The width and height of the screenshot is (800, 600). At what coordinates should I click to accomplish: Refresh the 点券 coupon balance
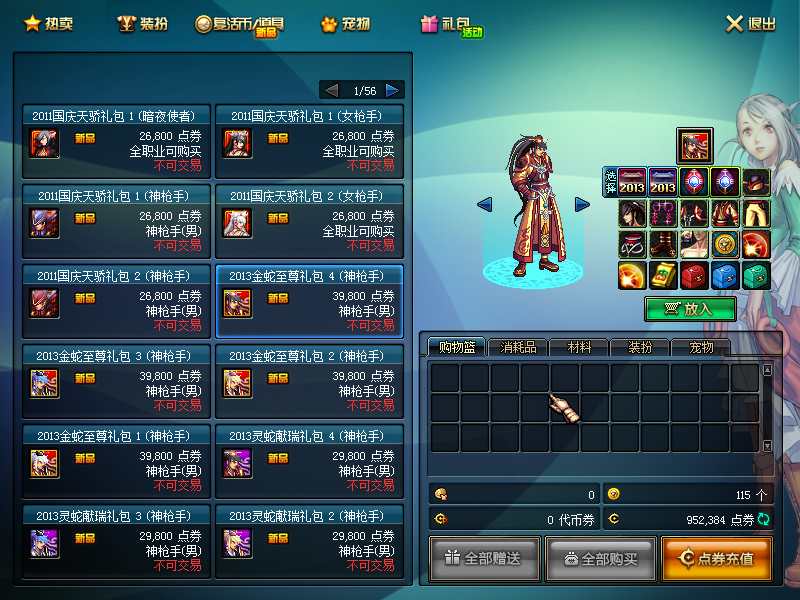765,519
